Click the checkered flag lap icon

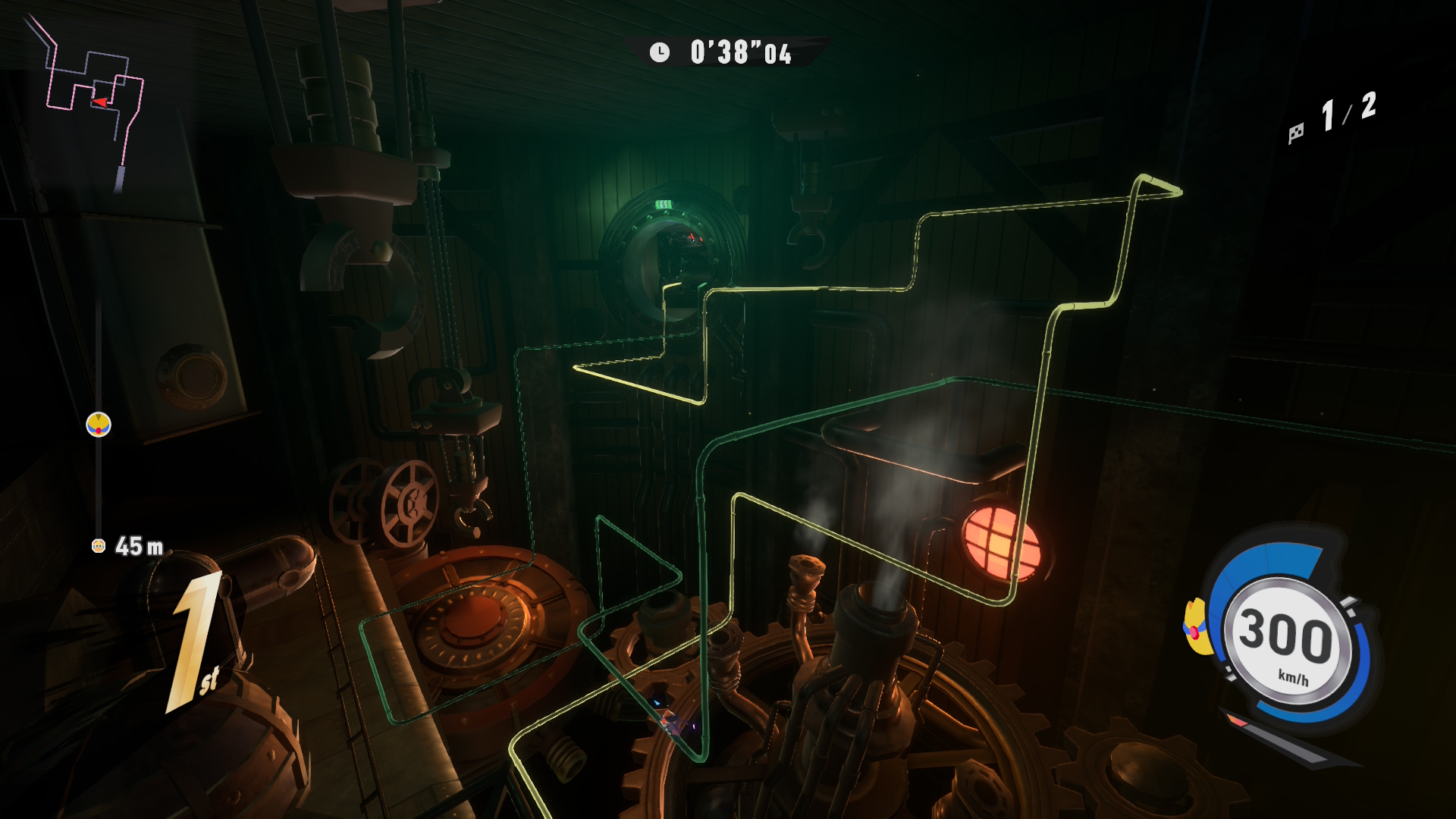click(1296, 133)
